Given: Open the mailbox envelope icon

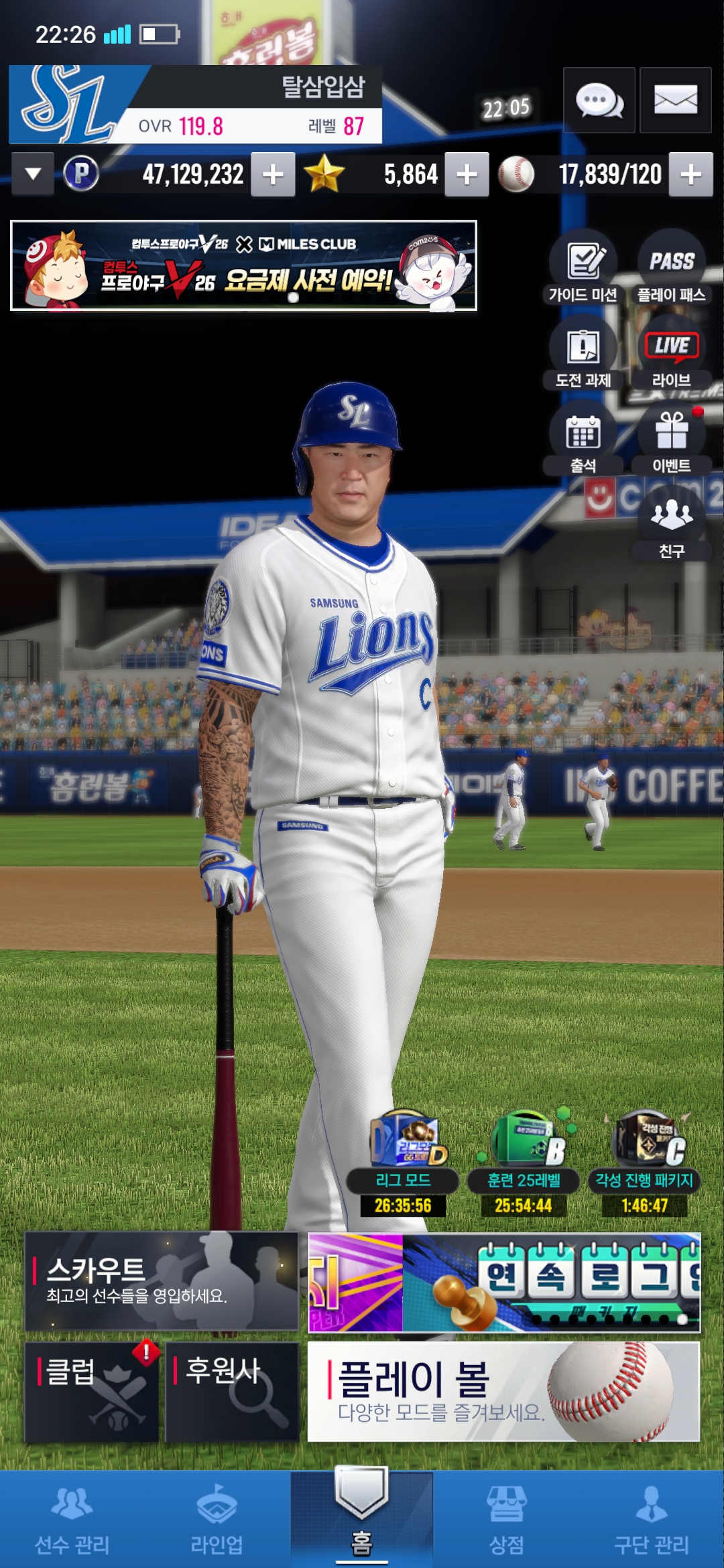Looking at the screenshot, I should (x=675, y=101).
